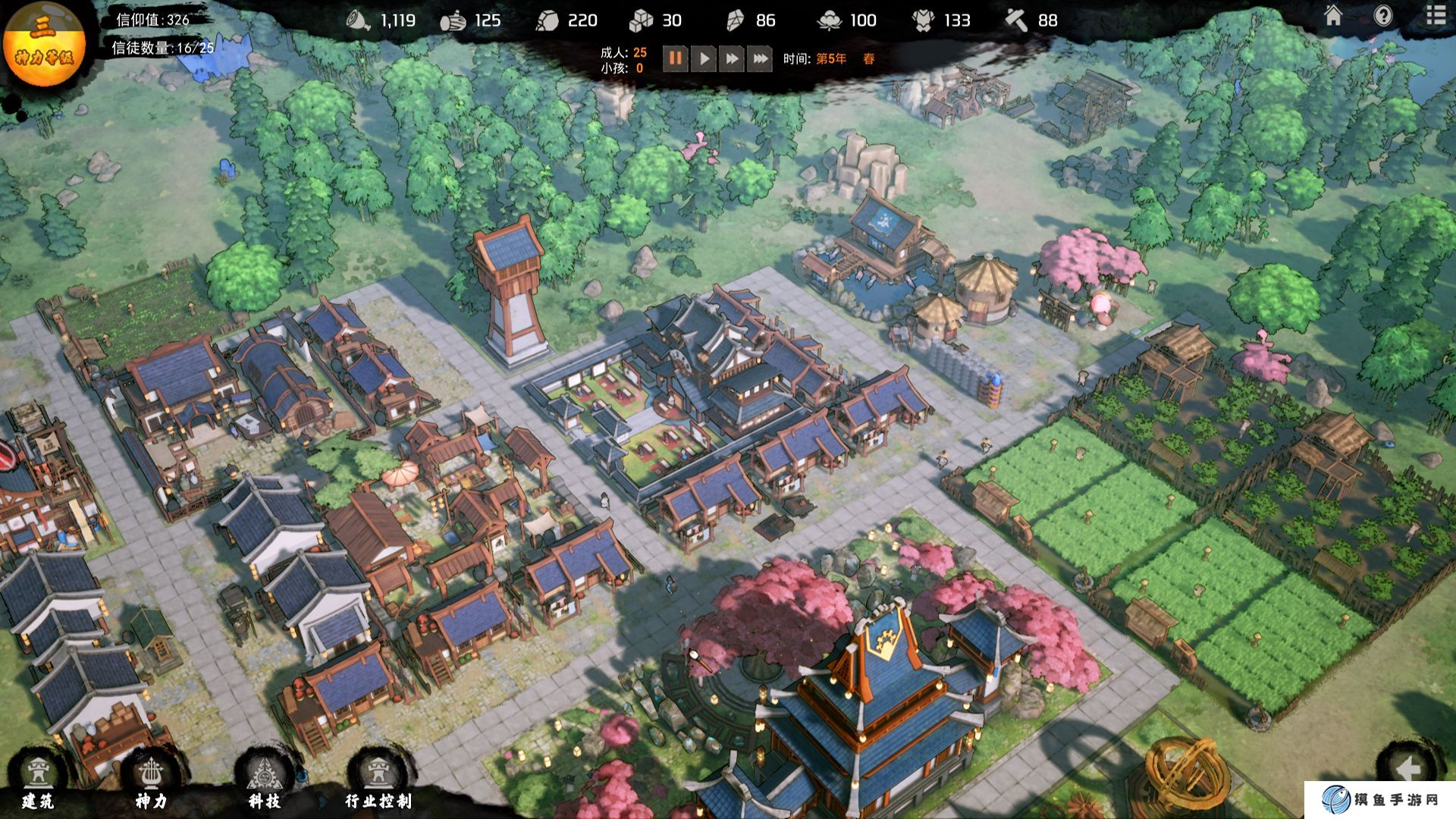Viewport: 1456px width, 819px height.
Task: Open the list menu icon
Action: point(1436,16)
